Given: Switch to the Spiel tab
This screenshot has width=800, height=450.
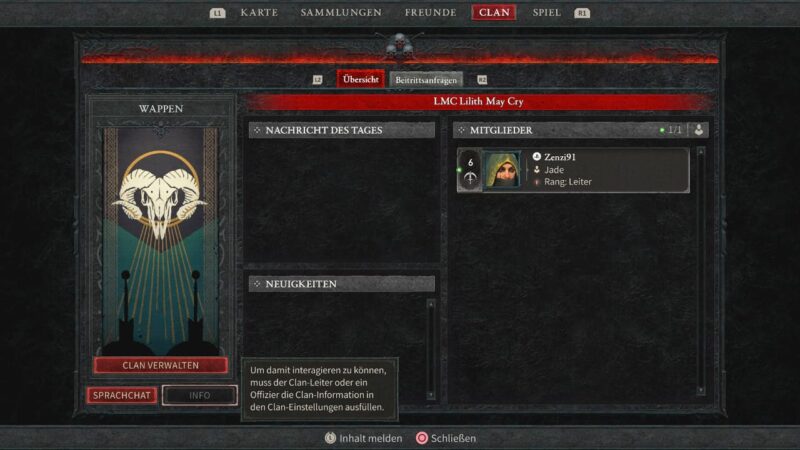Looking at the screenshot, I should (x=547, y=13).
